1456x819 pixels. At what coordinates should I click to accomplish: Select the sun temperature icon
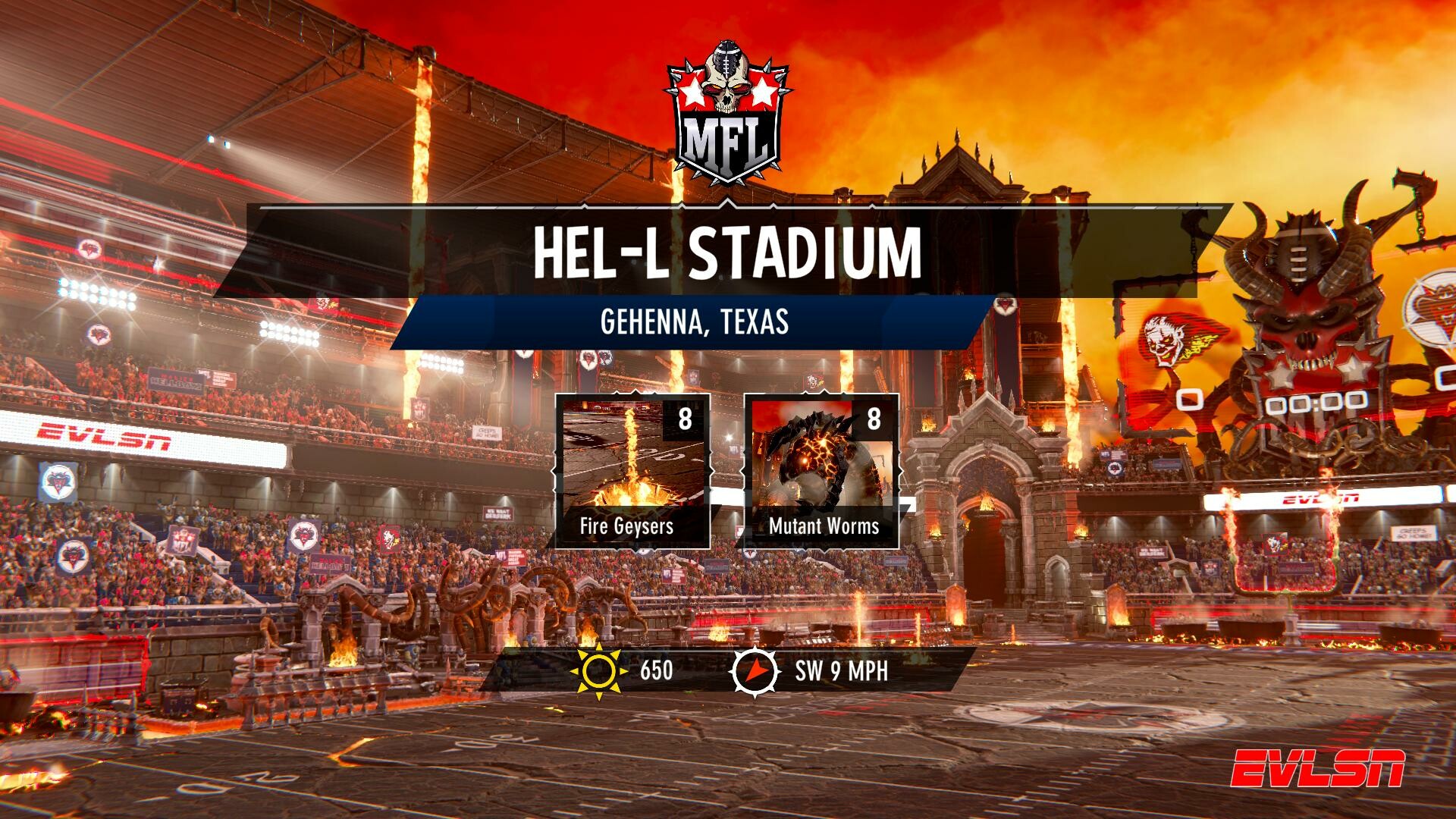(599, 671)
